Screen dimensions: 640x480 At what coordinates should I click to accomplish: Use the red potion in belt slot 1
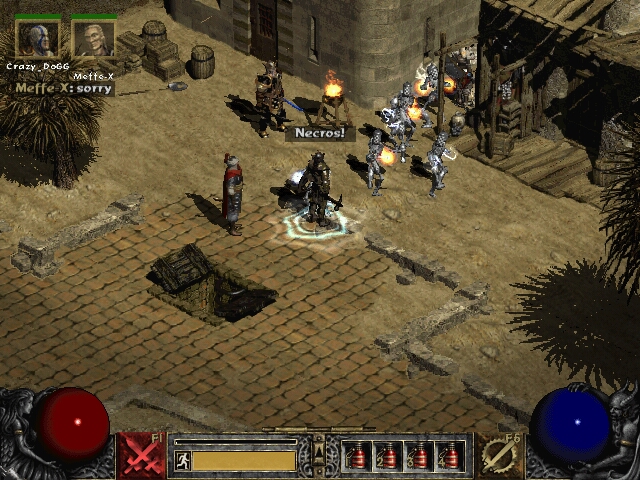pos(356,456)
